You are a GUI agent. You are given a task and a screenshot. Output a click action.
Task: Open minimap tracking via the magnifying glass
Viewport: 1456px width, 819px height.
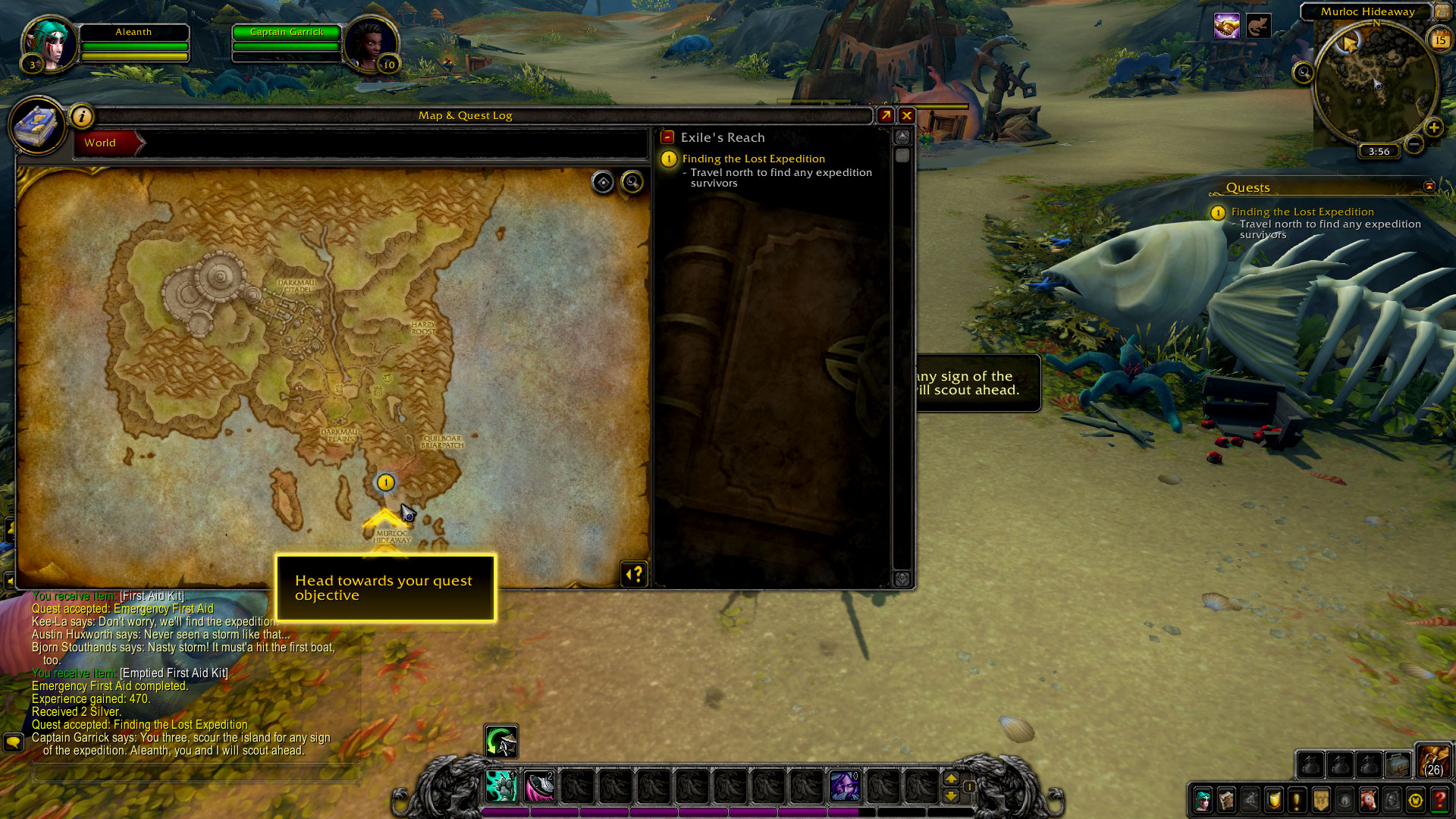[1302, 73]
